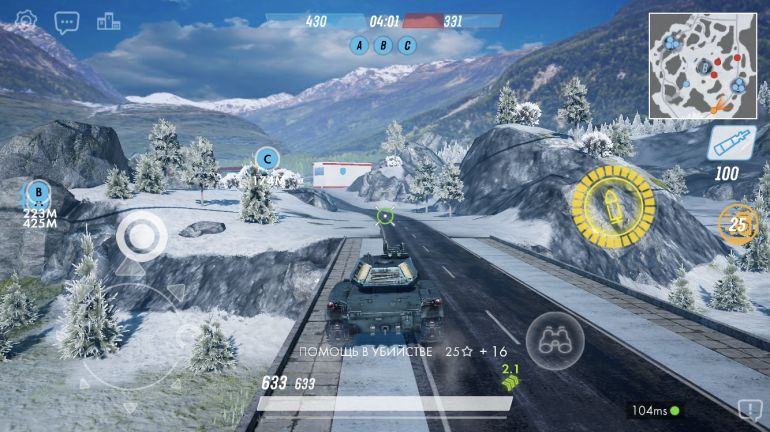Expand the battlefield minimap
Image resolution: width=770 pixels, height=432 pixels.
702,66
